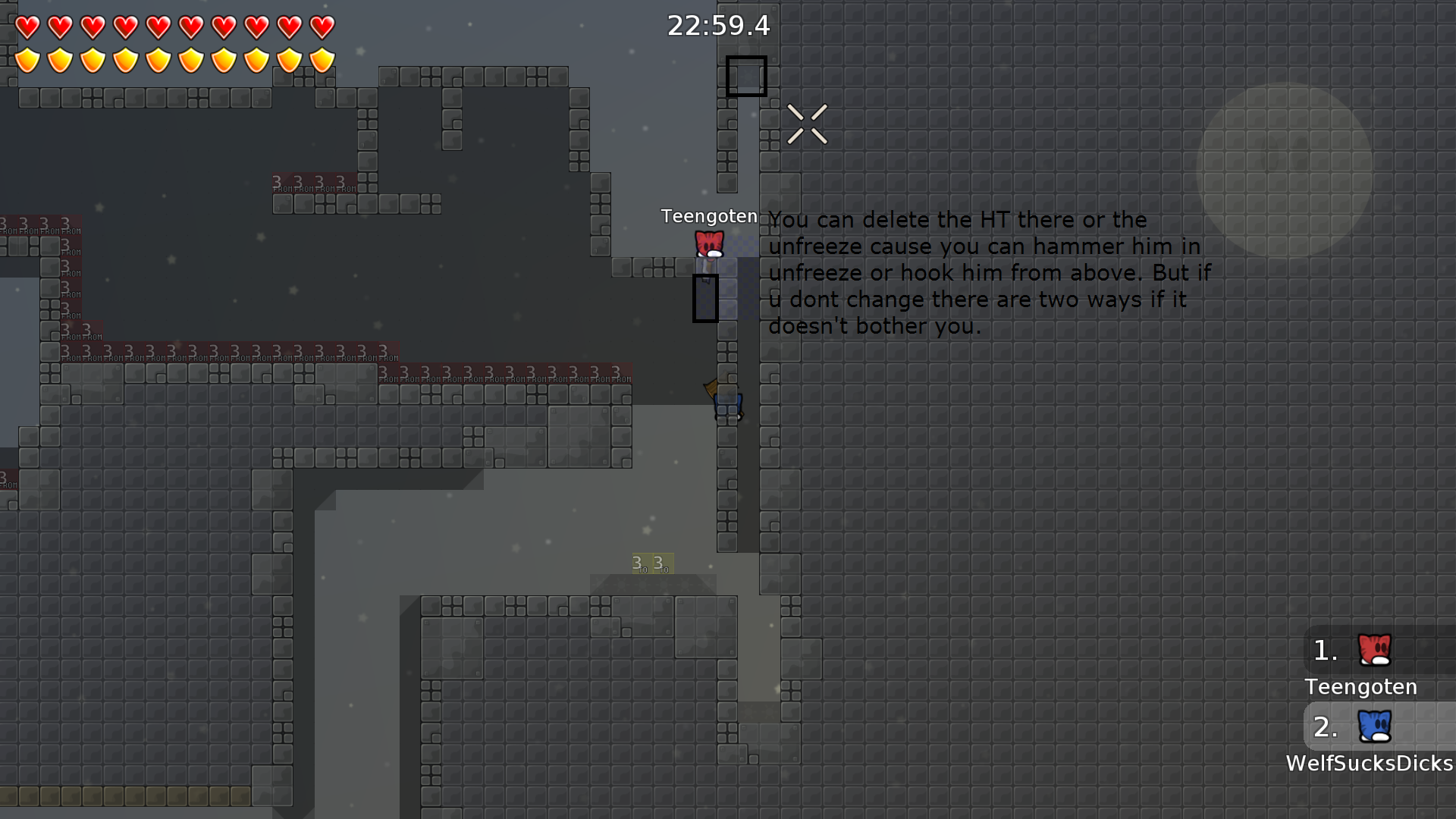Screen dimensions: 1456x819
Task: Click the small 3-3 switch markers near the platform
Action: tap(649, 563)
